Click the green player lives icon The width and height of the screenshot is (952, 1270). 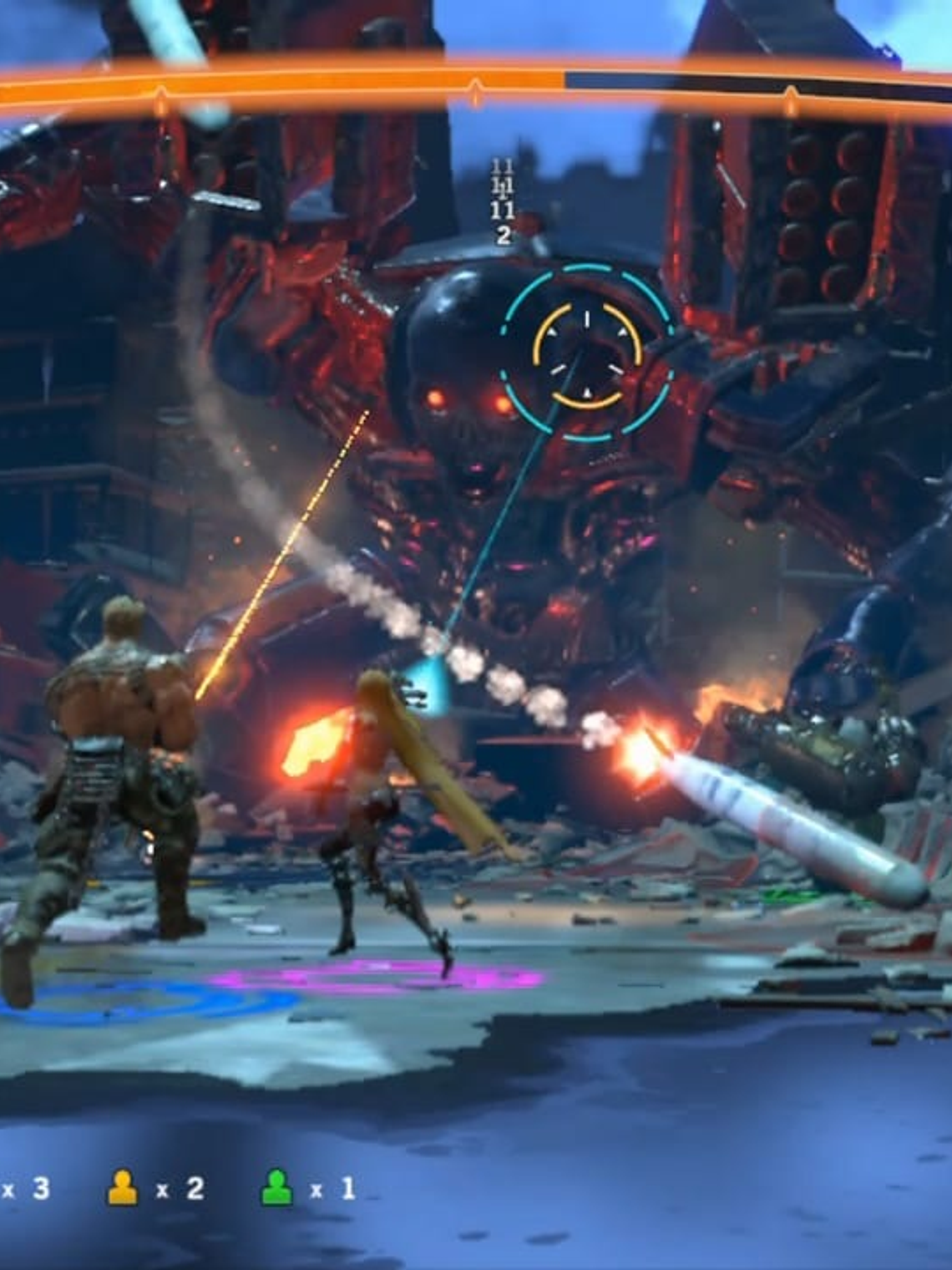click(277, 1187)
